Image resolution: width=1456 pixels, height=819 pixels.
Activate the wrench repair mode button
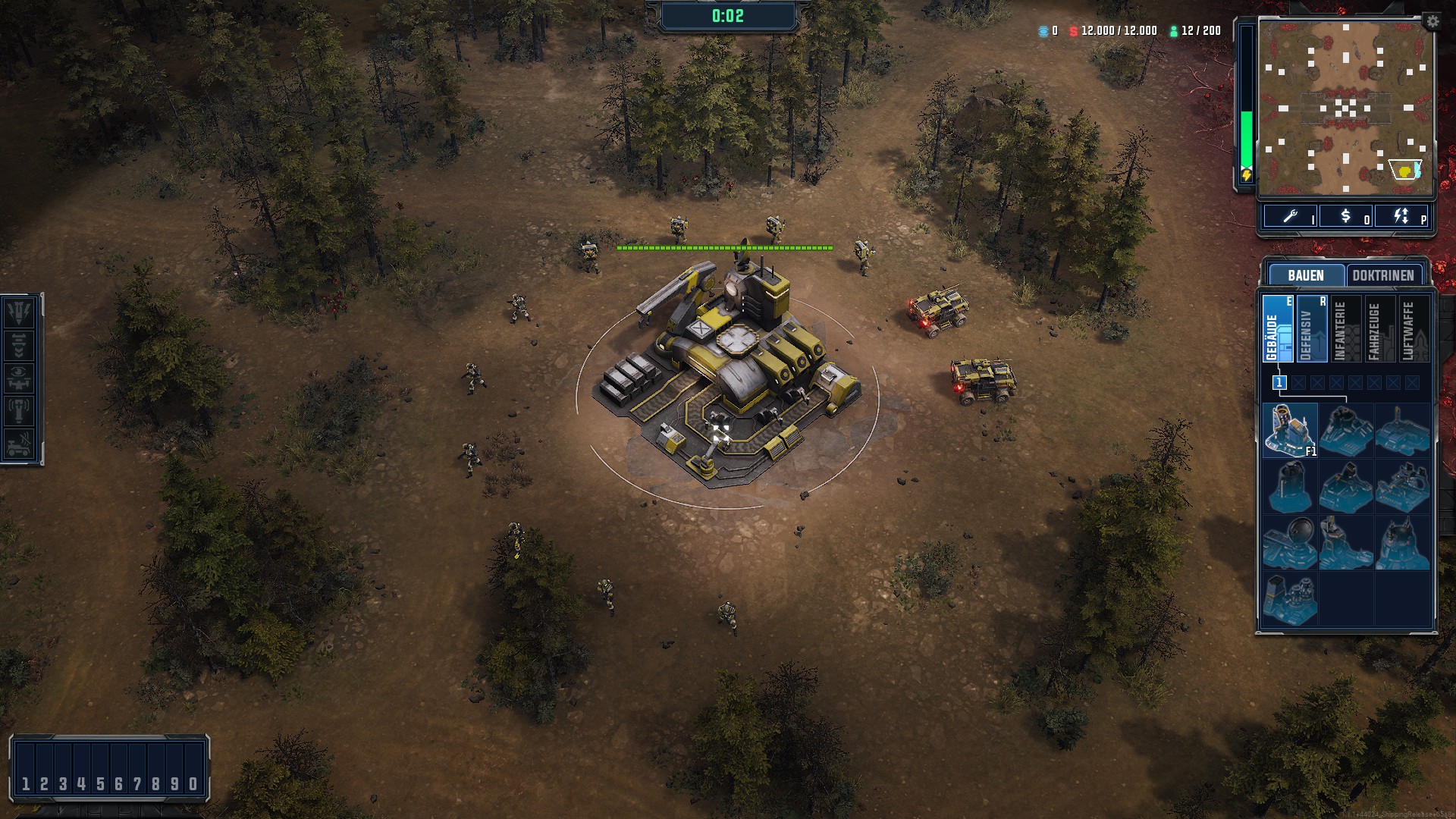tap(1291, 217)
